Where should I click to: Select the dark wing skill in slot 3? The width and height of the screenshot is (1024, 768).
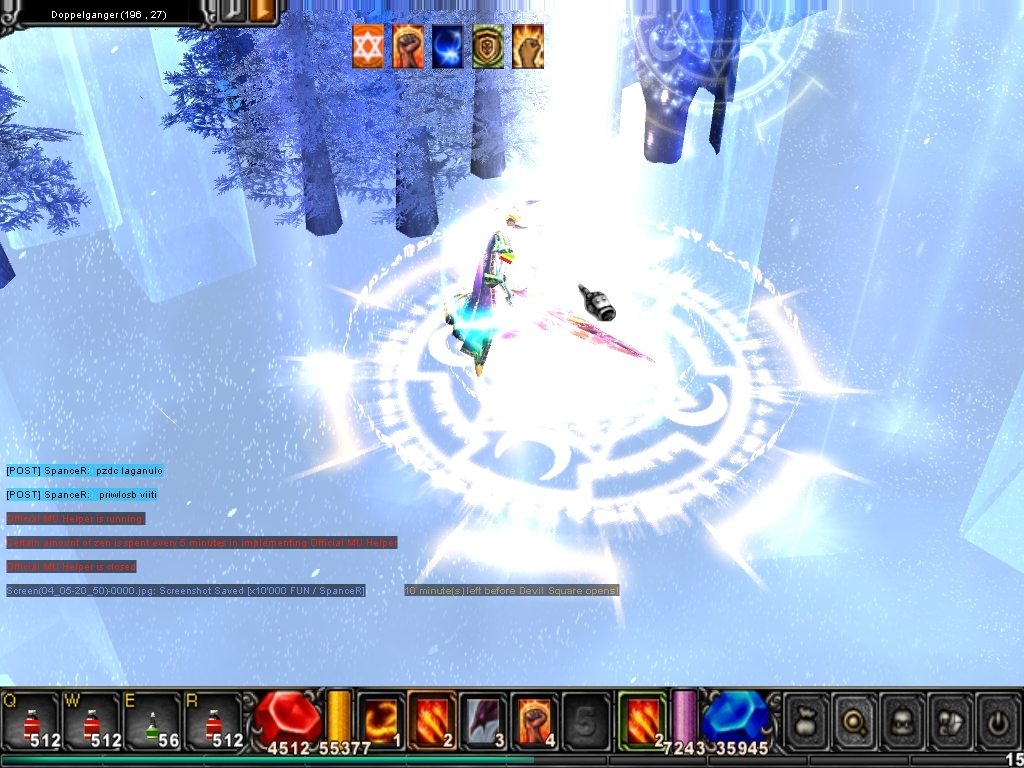pos(484,718)
